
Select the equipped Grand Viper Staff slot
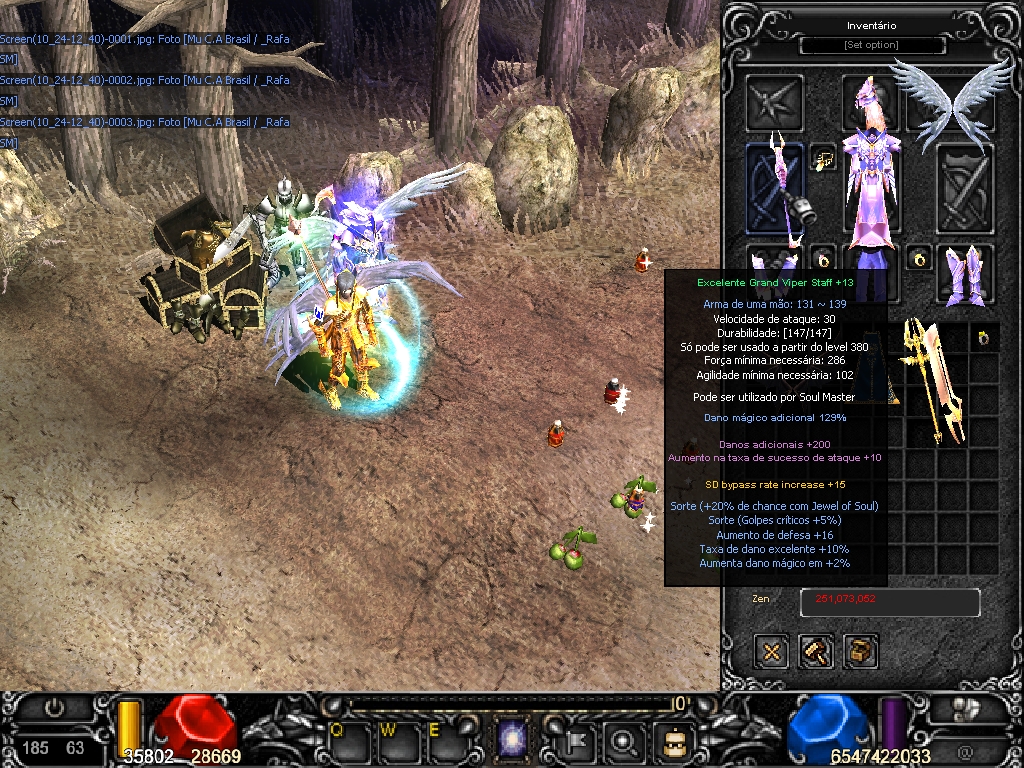[776, 190]
